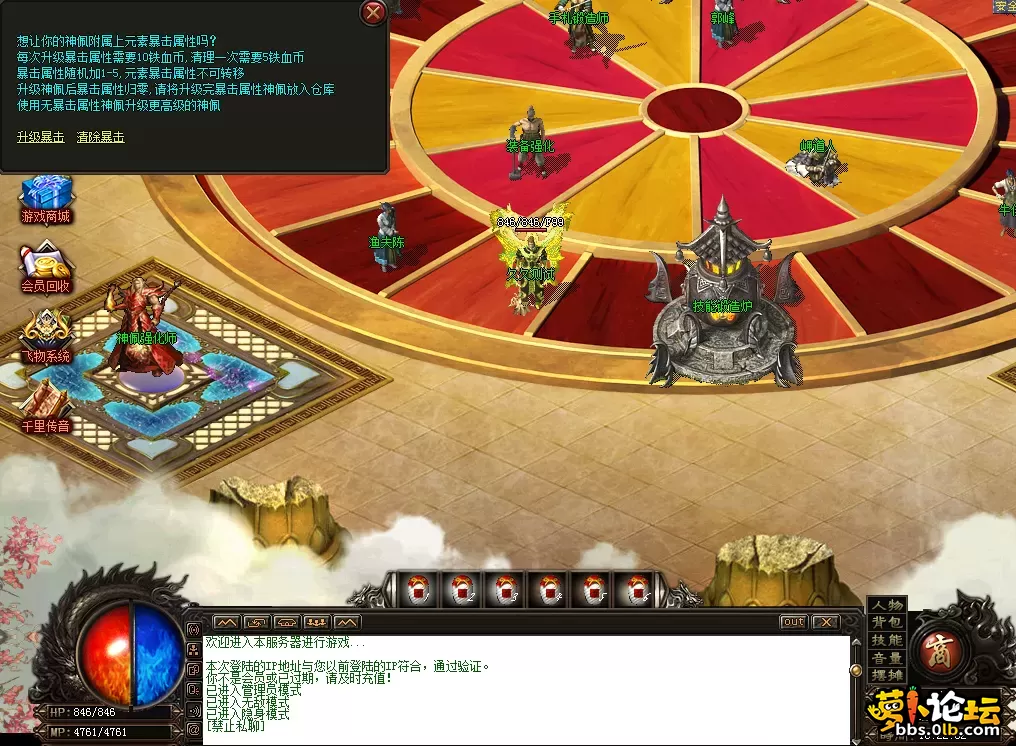Viewport: 1016px width, 746px height.
Task: Open the 会员回收 member recycle icon
Action: 46,268
